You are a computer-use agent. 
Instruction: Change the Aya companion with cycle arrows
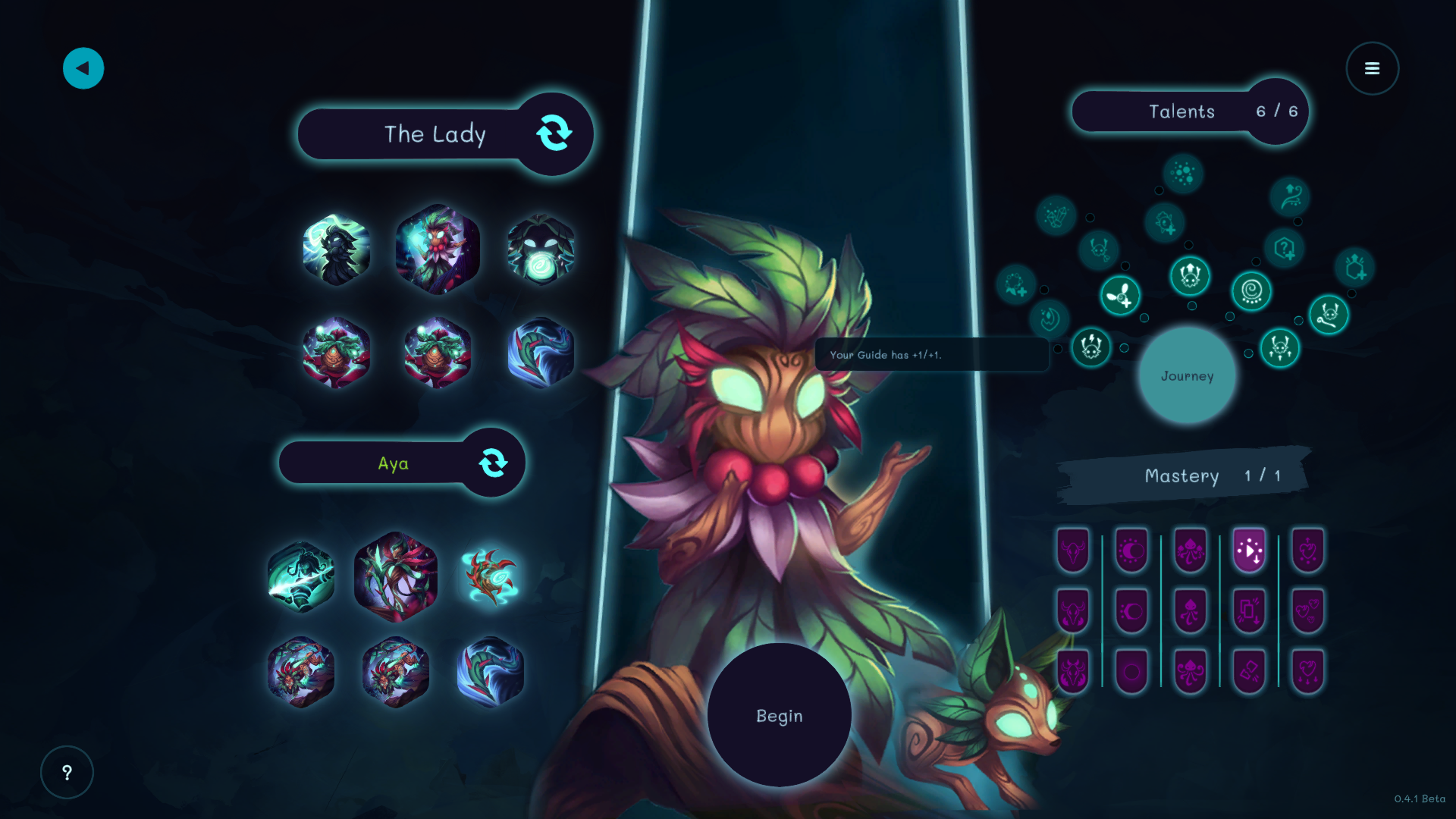tap(493, 463)
